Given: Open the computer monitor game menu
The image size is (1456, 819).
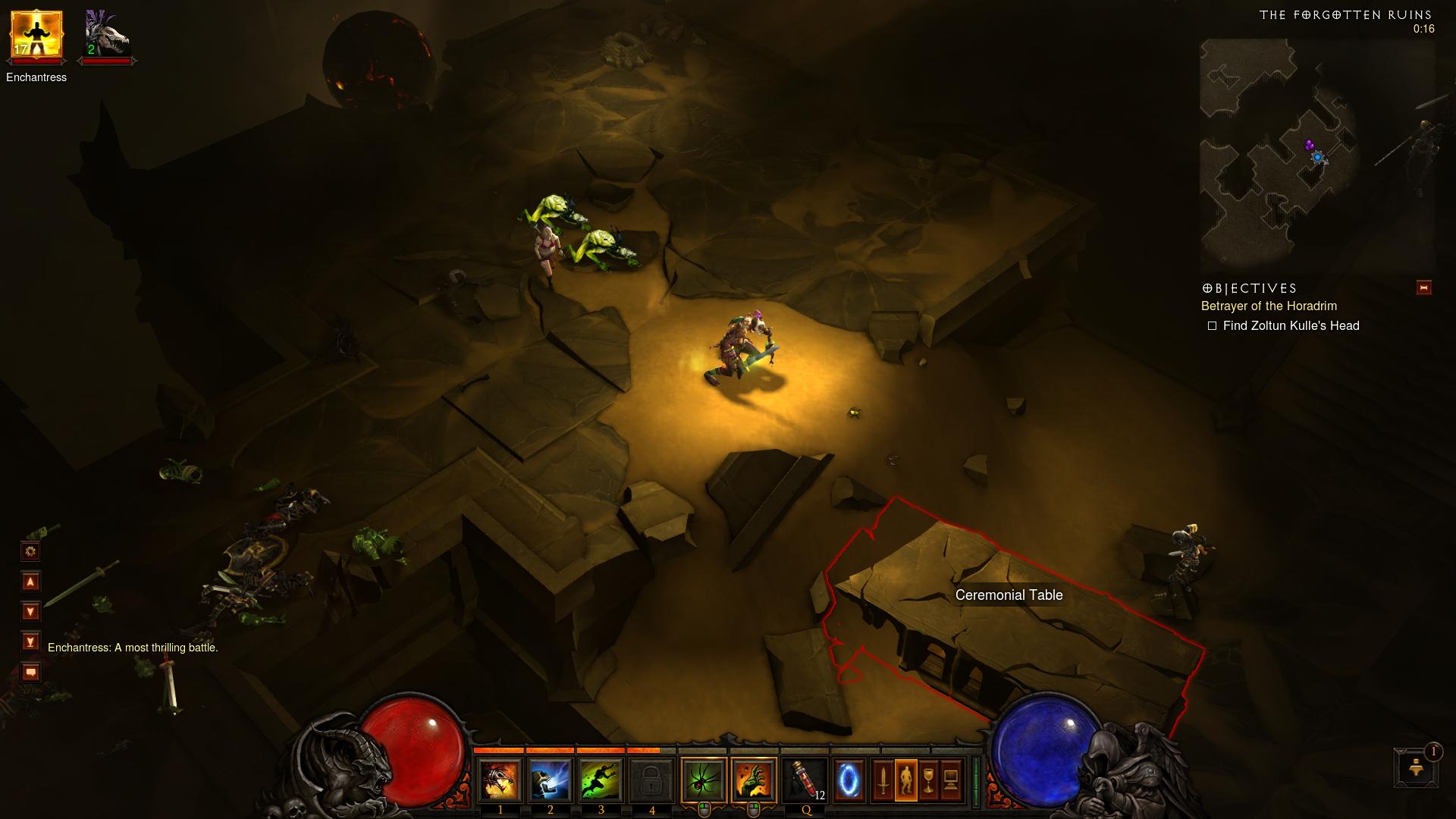Looking at the screenshot, I should (951, 780).
